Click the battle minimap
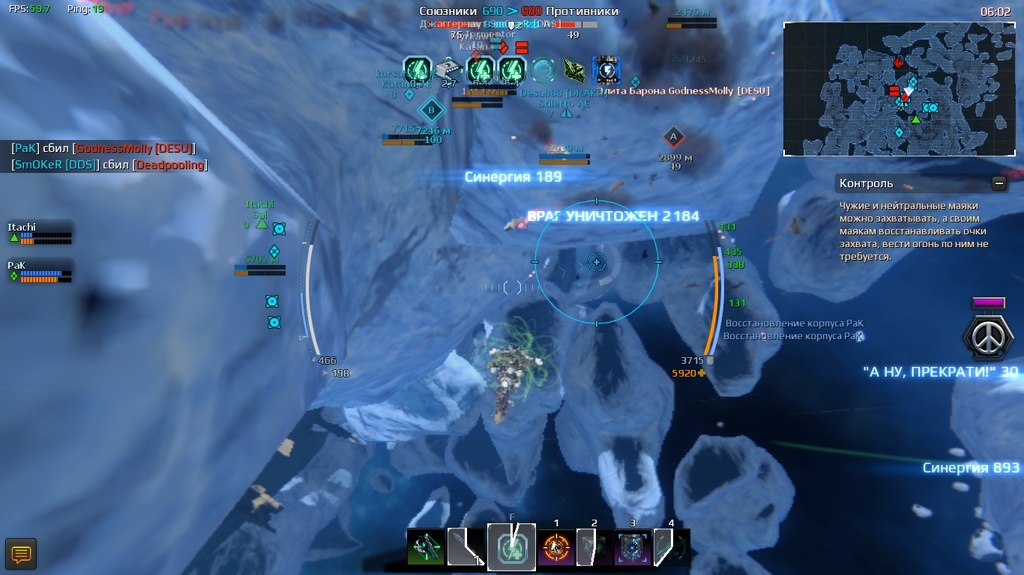This screenshot has width=1024, height=575. click(x=901, y=89)
